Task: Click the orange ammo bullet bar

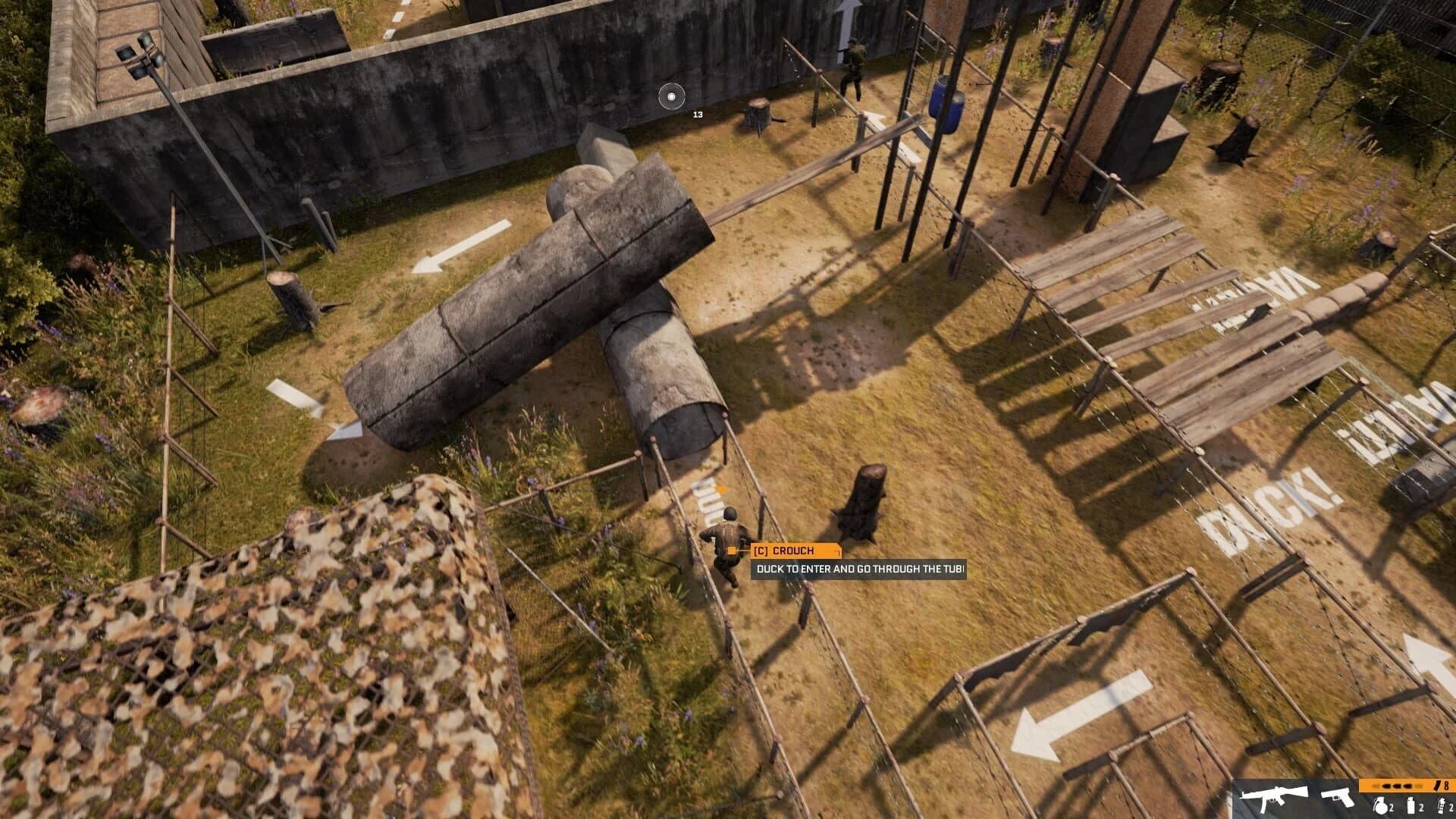Action: click(x=1395, y=786)
